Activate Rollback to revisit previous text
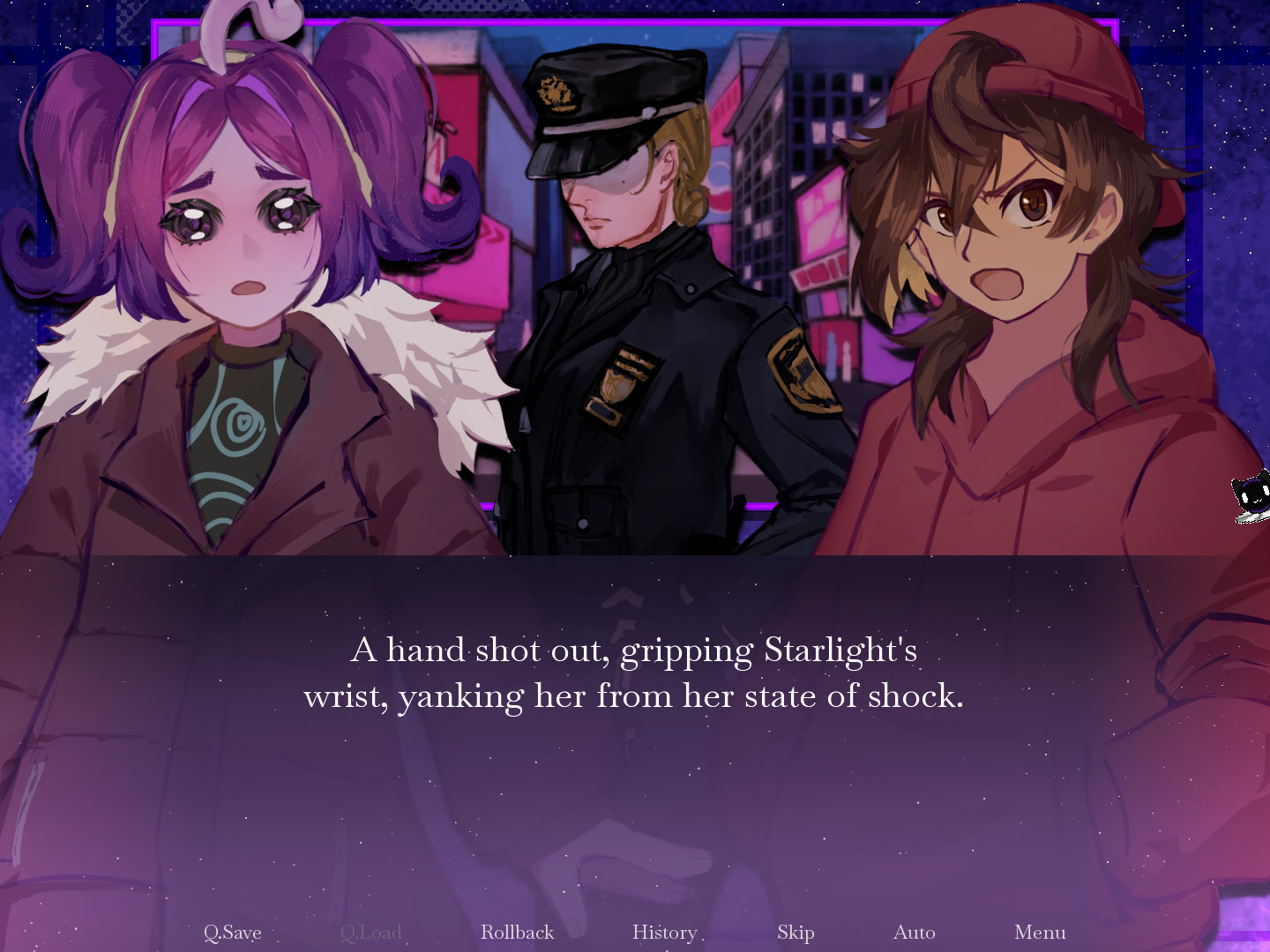This screenshot has height=952, width=1270. tap(517, 932)
